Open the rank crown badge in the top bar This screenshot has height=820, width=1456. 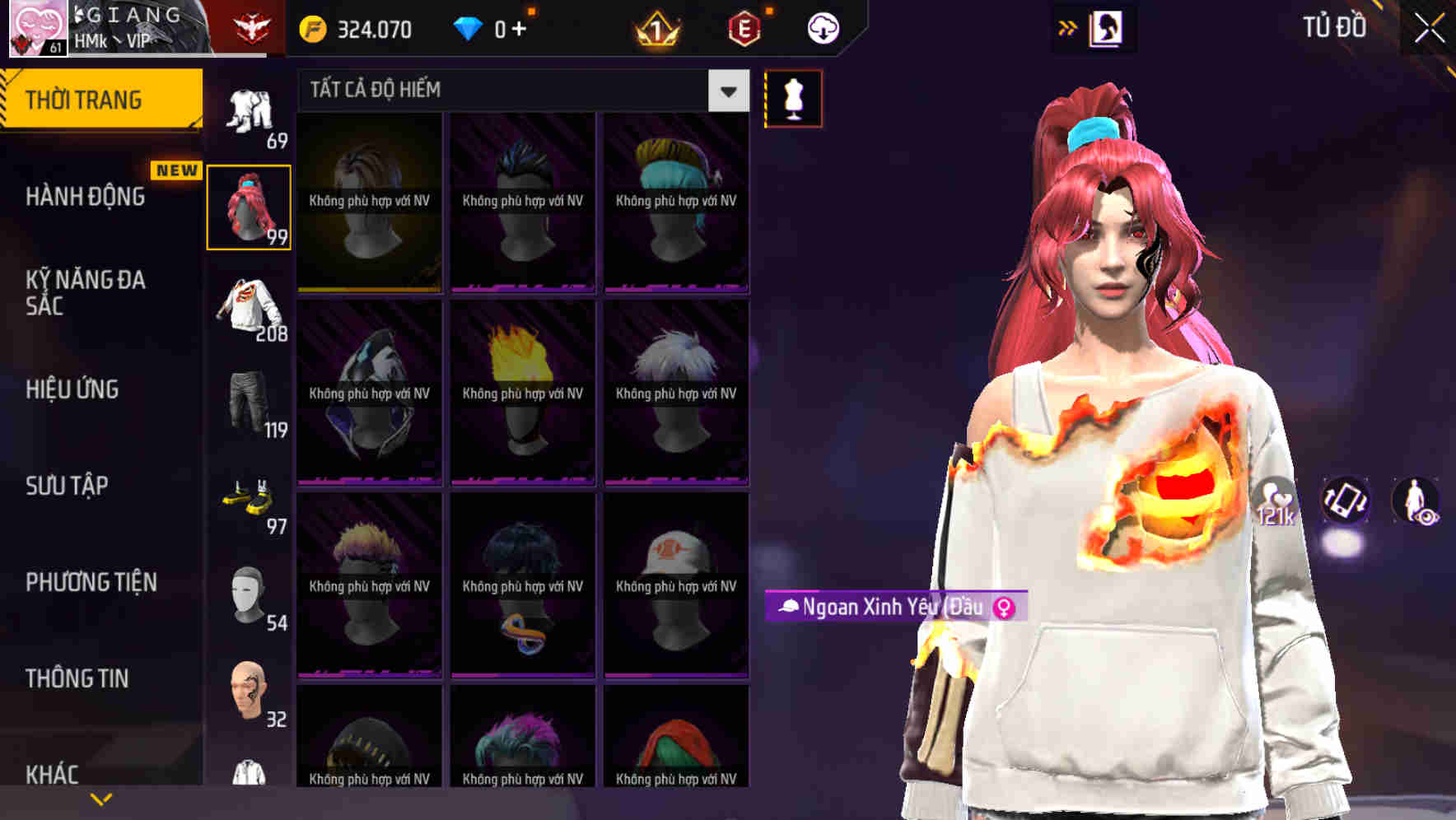655,28
